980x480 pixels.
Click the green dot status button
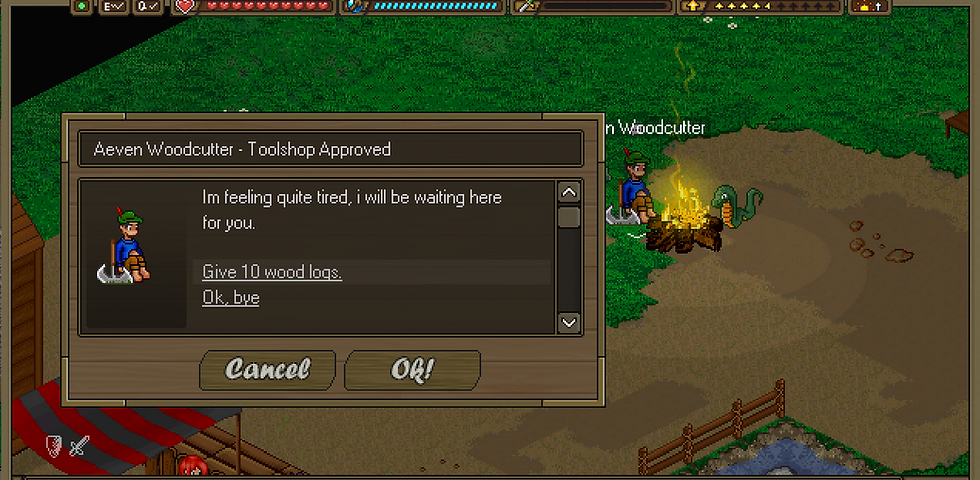(x=81, y=6)
